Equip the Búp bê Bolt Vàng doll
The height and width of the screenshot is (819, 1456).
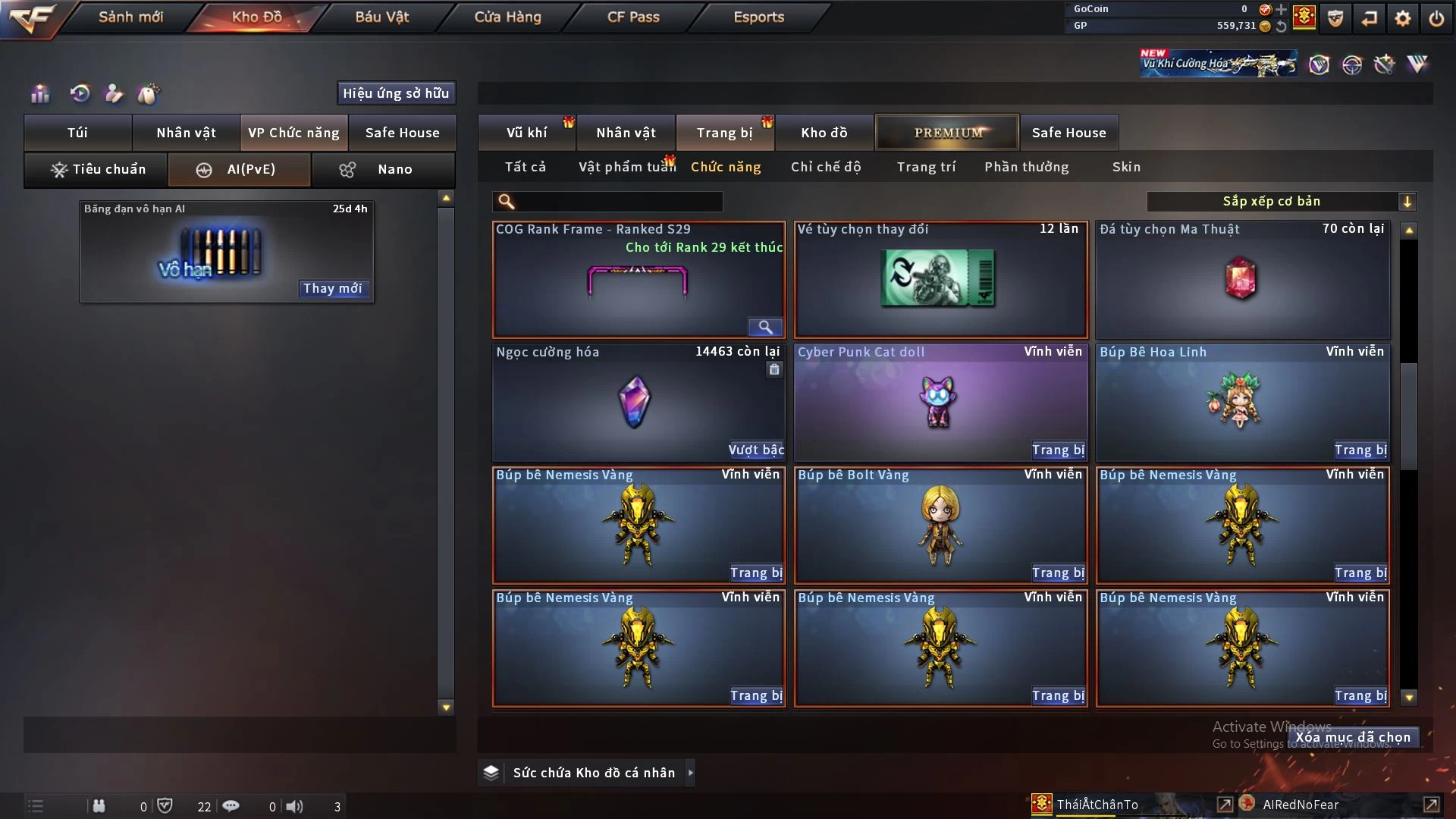tap(1058, 573)
